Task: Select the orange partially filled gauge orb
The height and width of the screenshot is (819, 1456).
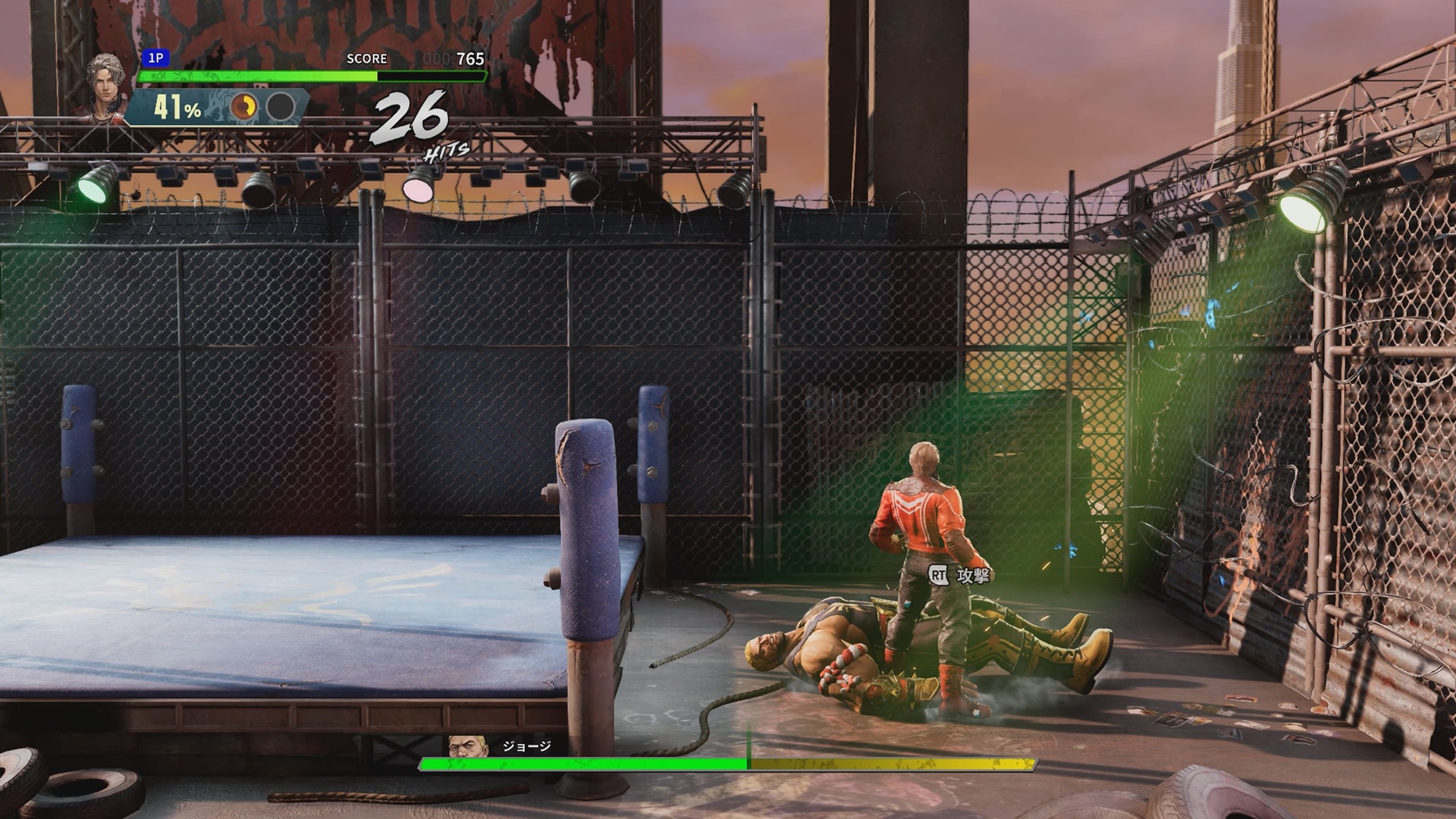Action: (x=243, y=108)
